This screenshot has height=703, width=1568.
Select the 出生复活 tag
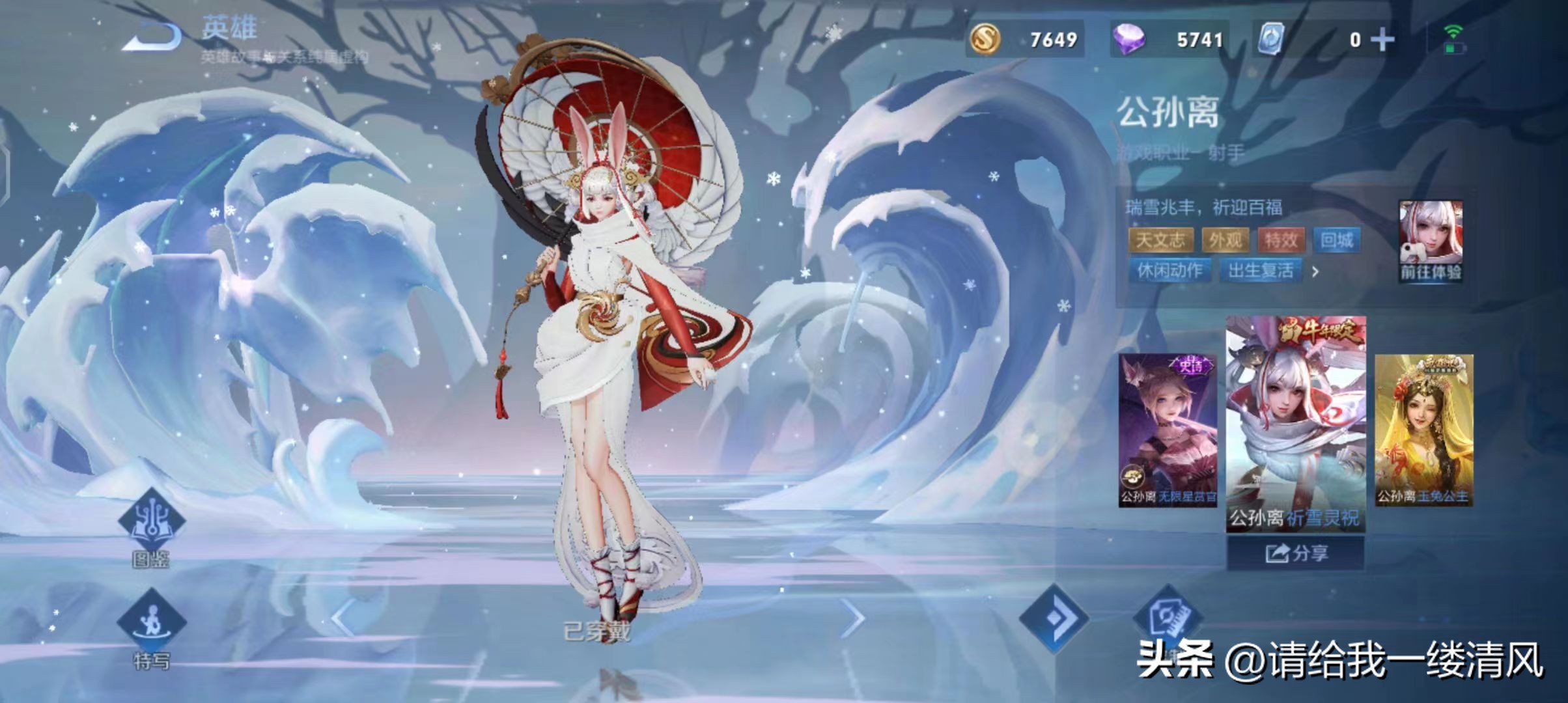click(x=1261, y=270)
